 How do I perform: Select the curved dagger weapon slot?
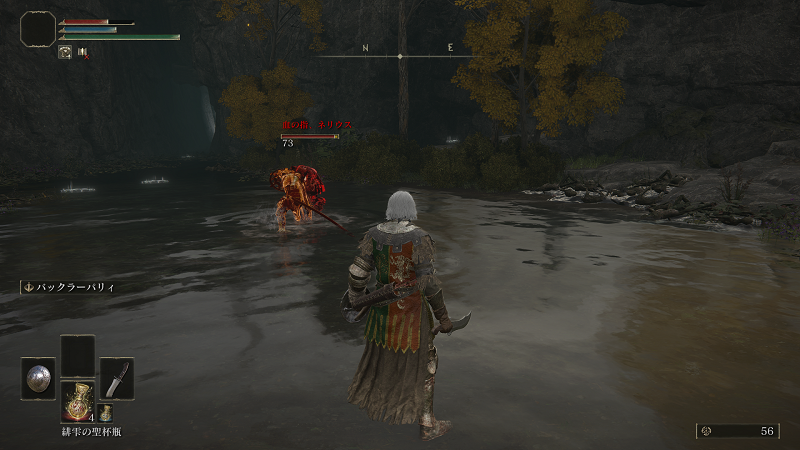point(116,378)
